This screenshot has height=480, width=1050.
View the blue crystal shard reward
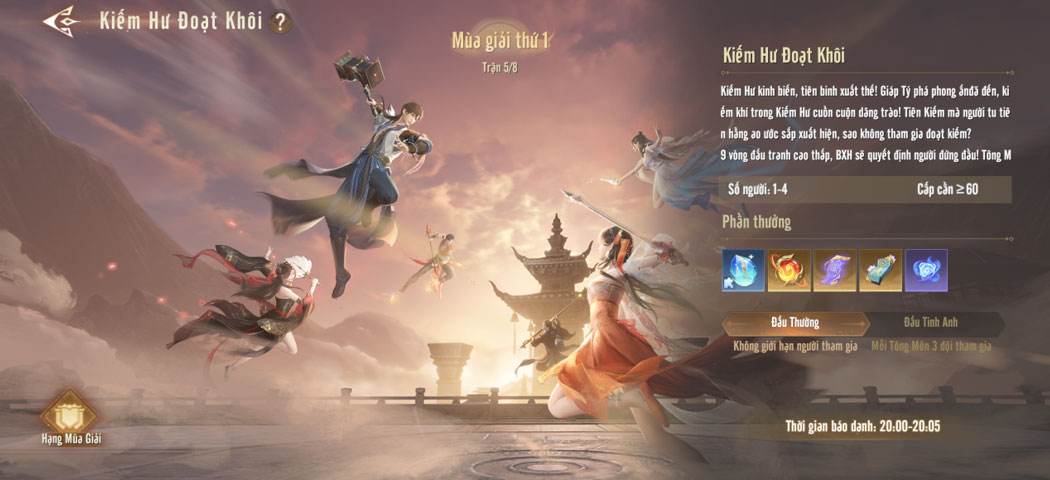tap(744, 270)
